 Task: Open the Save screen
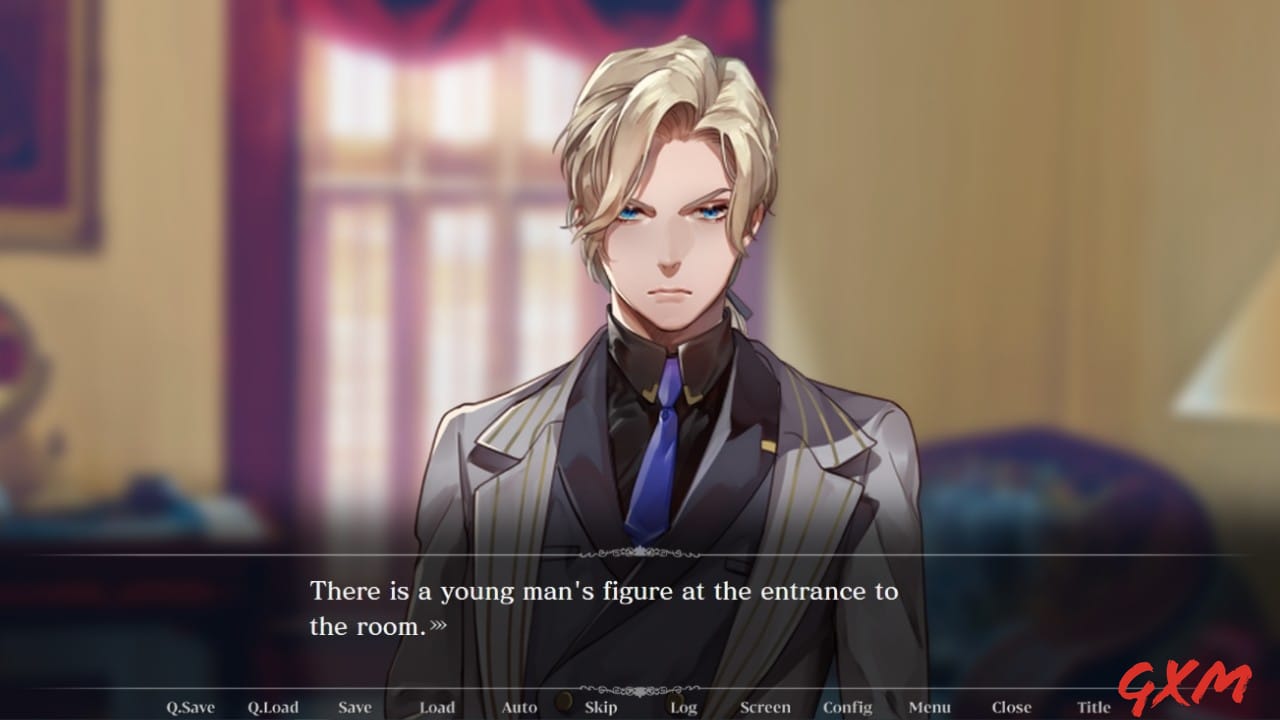tap(355, 707)
